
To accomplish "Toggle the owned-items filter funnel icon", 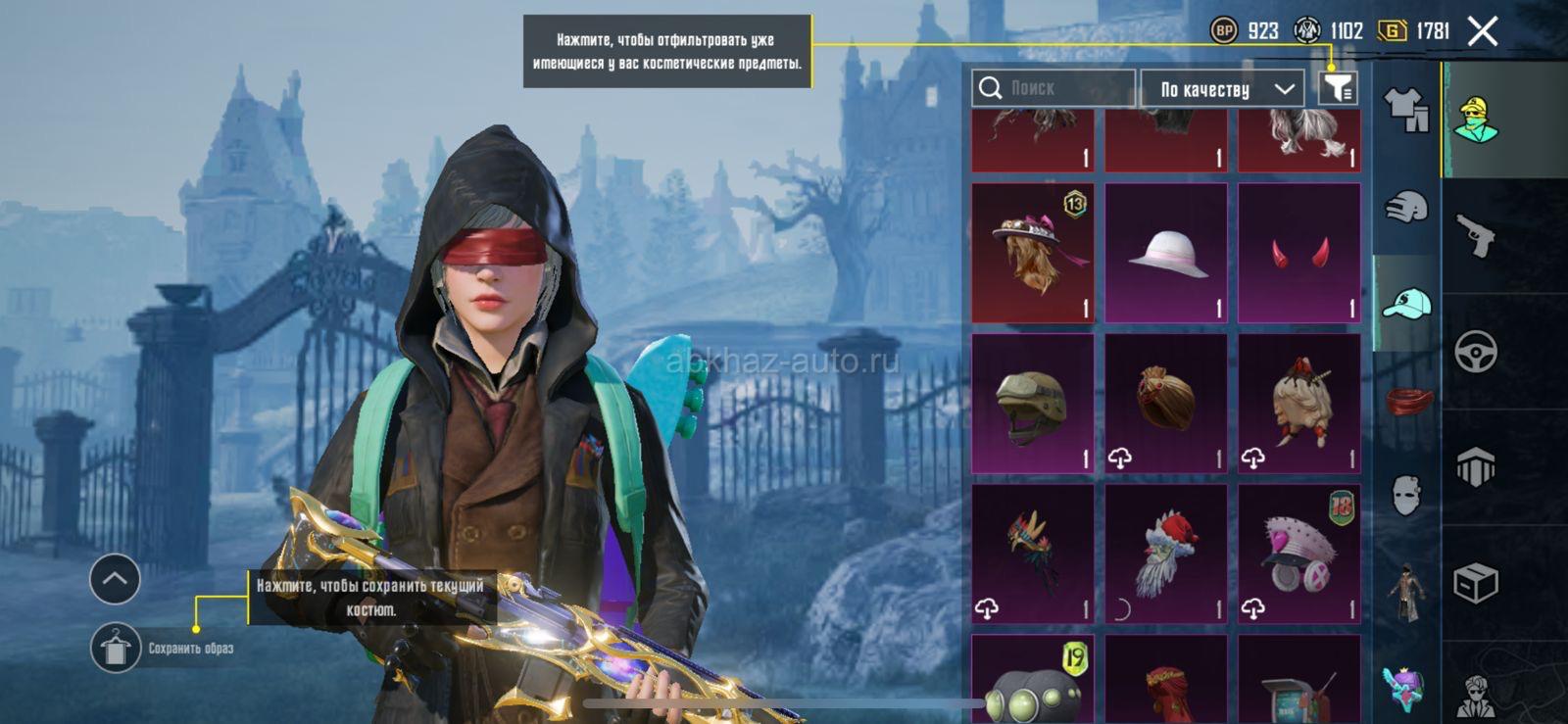I will click(1338, 88).
